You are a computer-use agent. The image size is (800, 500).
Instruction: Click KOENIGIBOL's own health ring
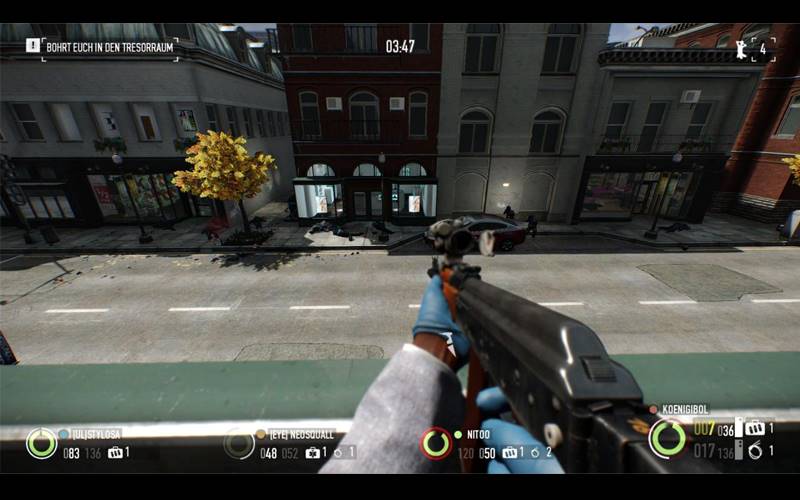point(667,438)
